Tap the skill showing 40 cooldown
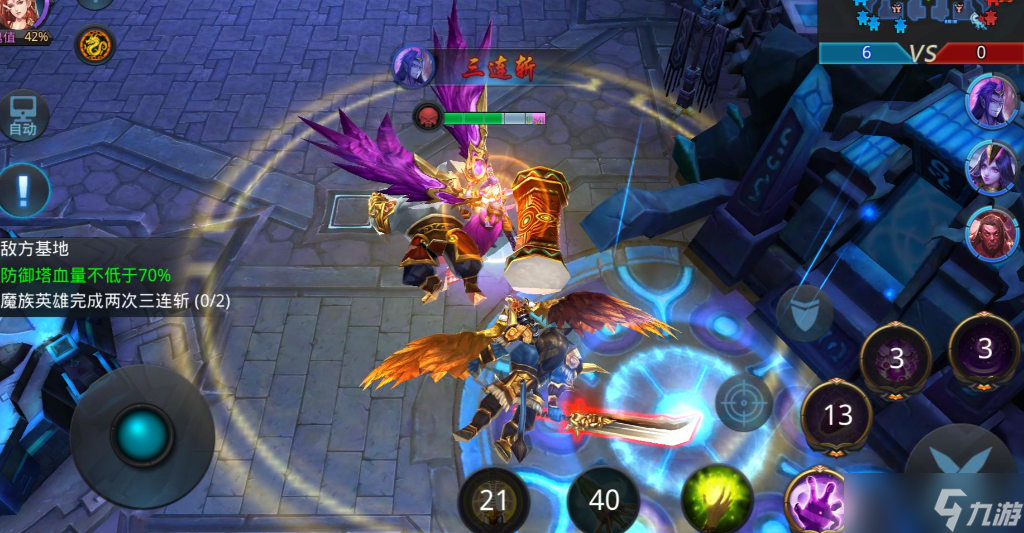The height and width of the screenshot is (533, 1024). (603, 499)
